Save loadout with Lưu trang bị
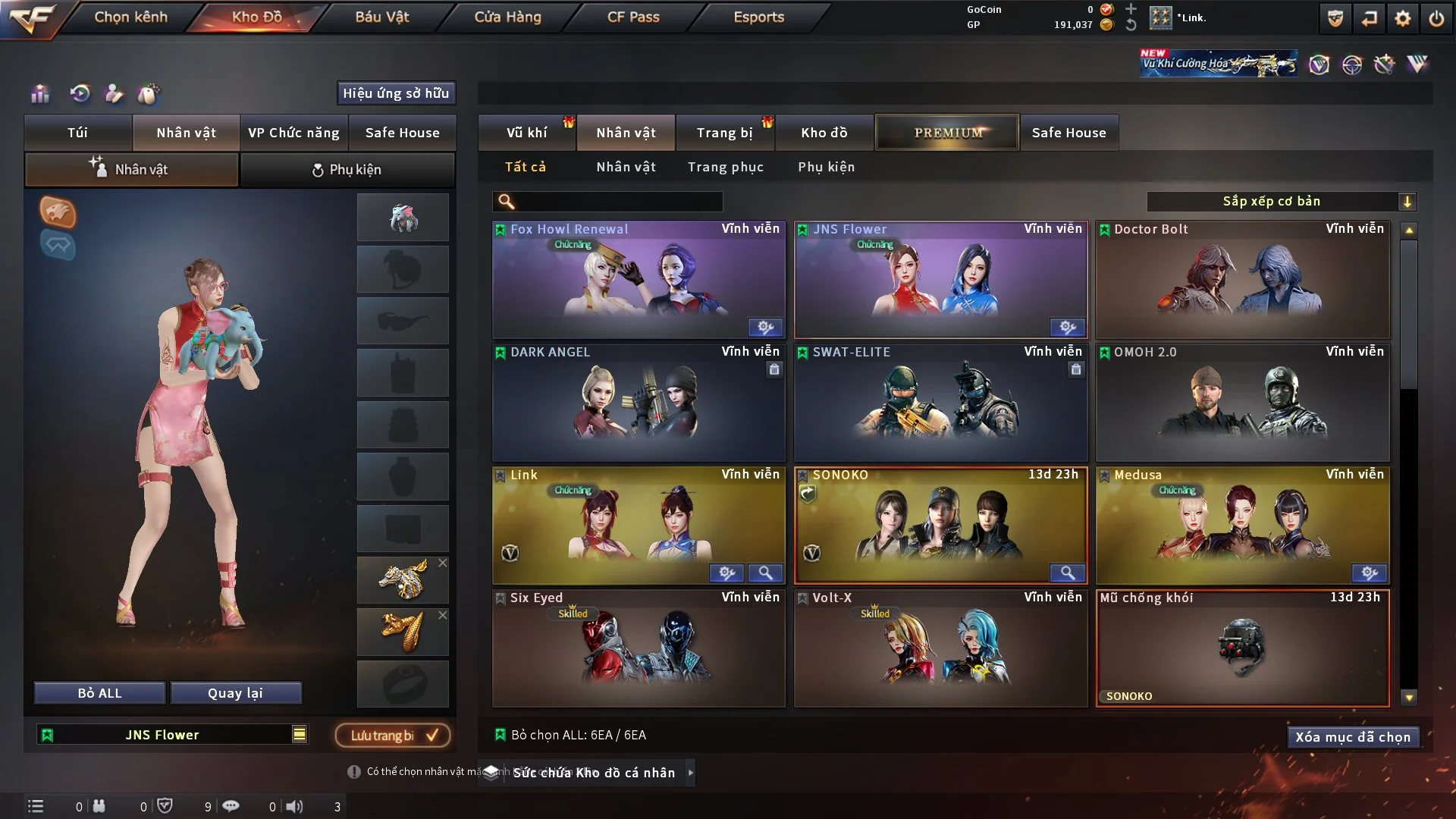 coord(393,735)
